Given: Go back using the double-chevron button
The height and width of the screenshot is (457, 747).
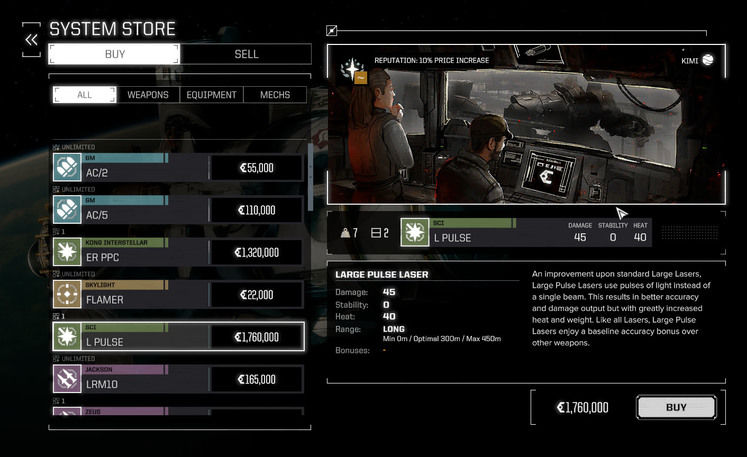Looking at the screenshot, I should pos(32,39).
